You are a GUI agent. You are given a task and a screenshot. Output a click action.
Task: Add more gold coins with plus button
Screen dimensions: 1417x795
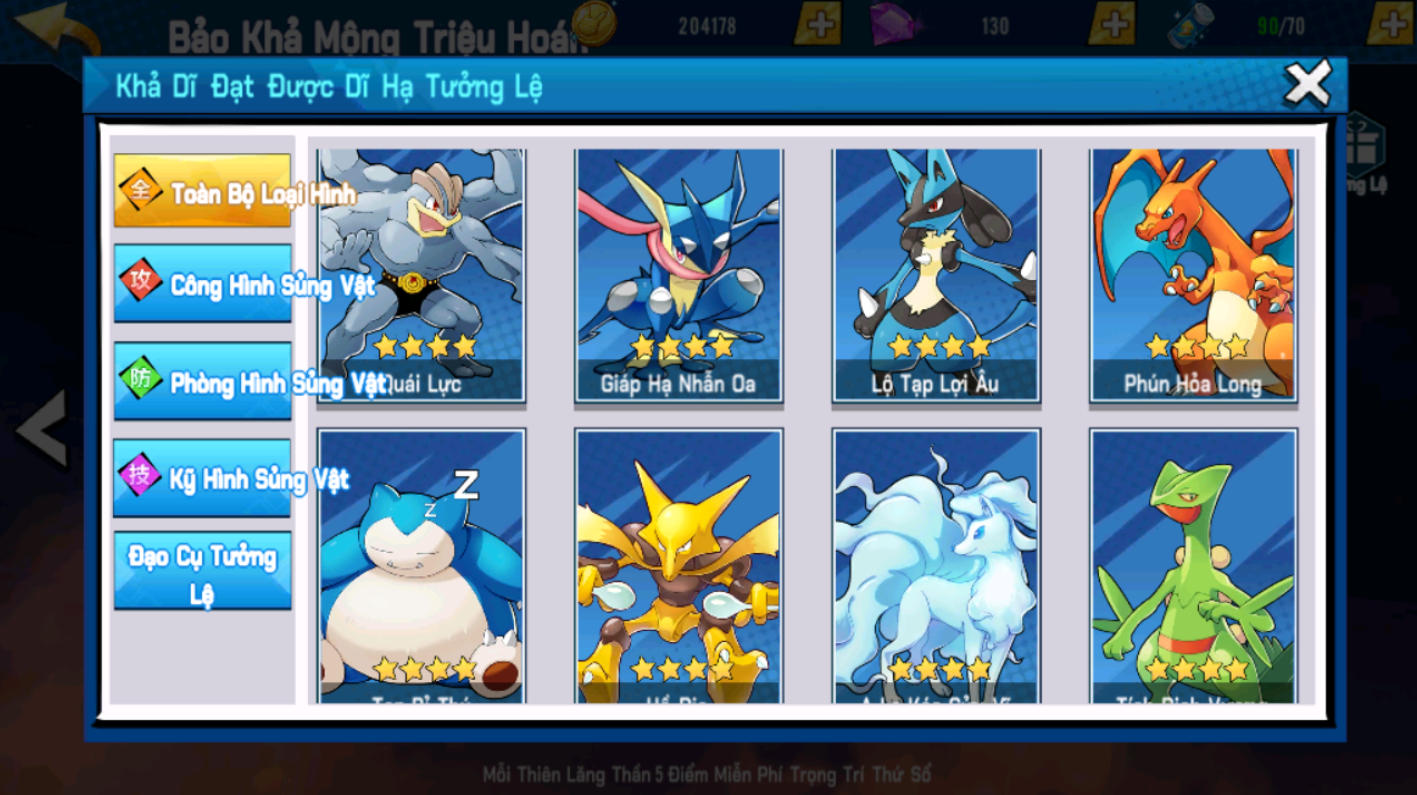817,24
